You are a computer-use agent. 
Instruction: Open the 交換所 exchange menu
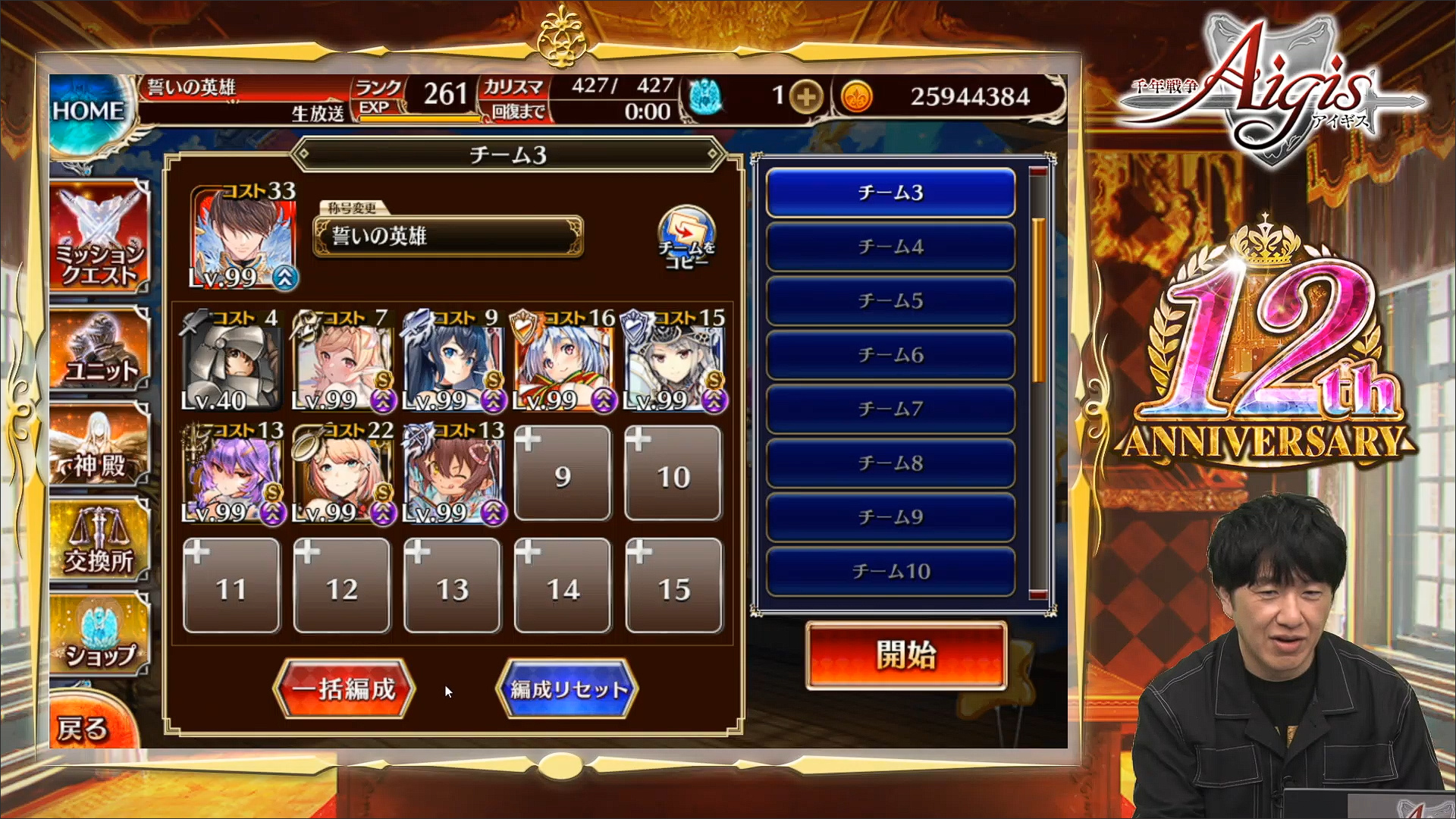pyautogui.click(x=99, y=540)
